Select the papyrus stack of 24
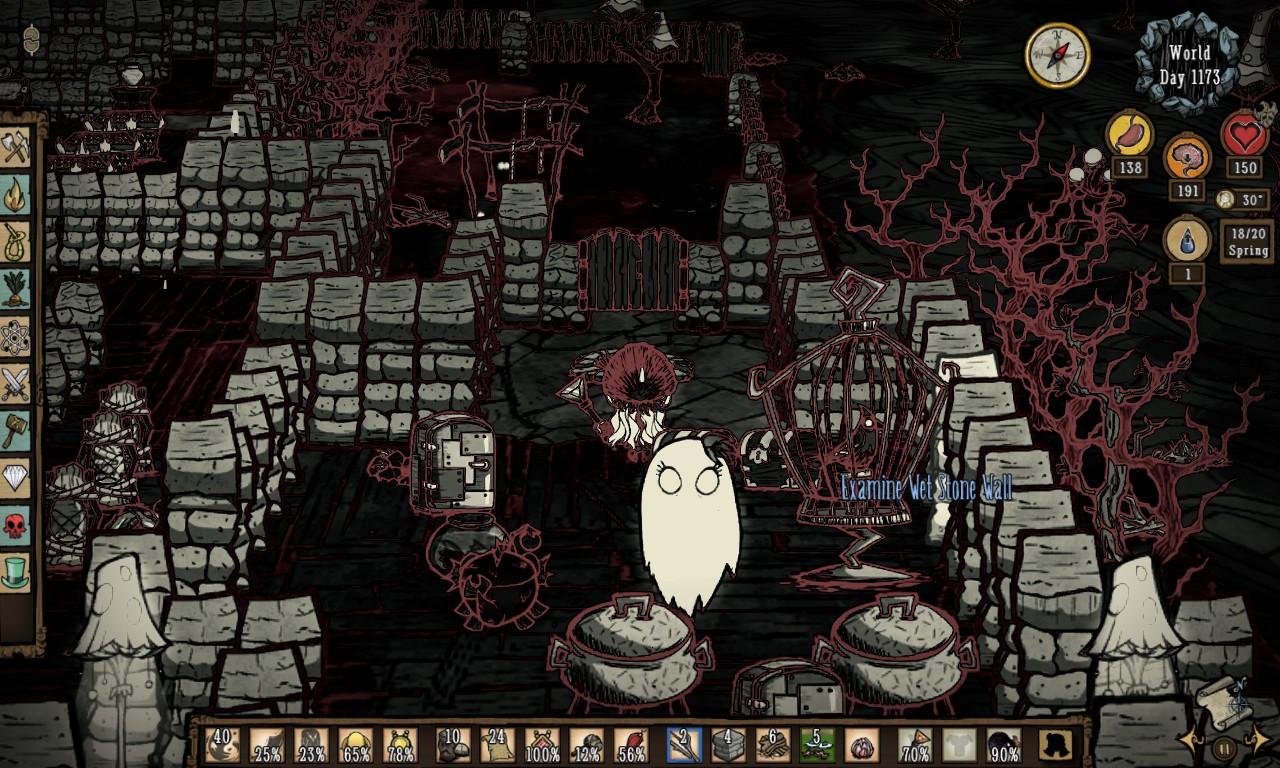This screenshot has height=768, width=1280. [x=497, y=746]
